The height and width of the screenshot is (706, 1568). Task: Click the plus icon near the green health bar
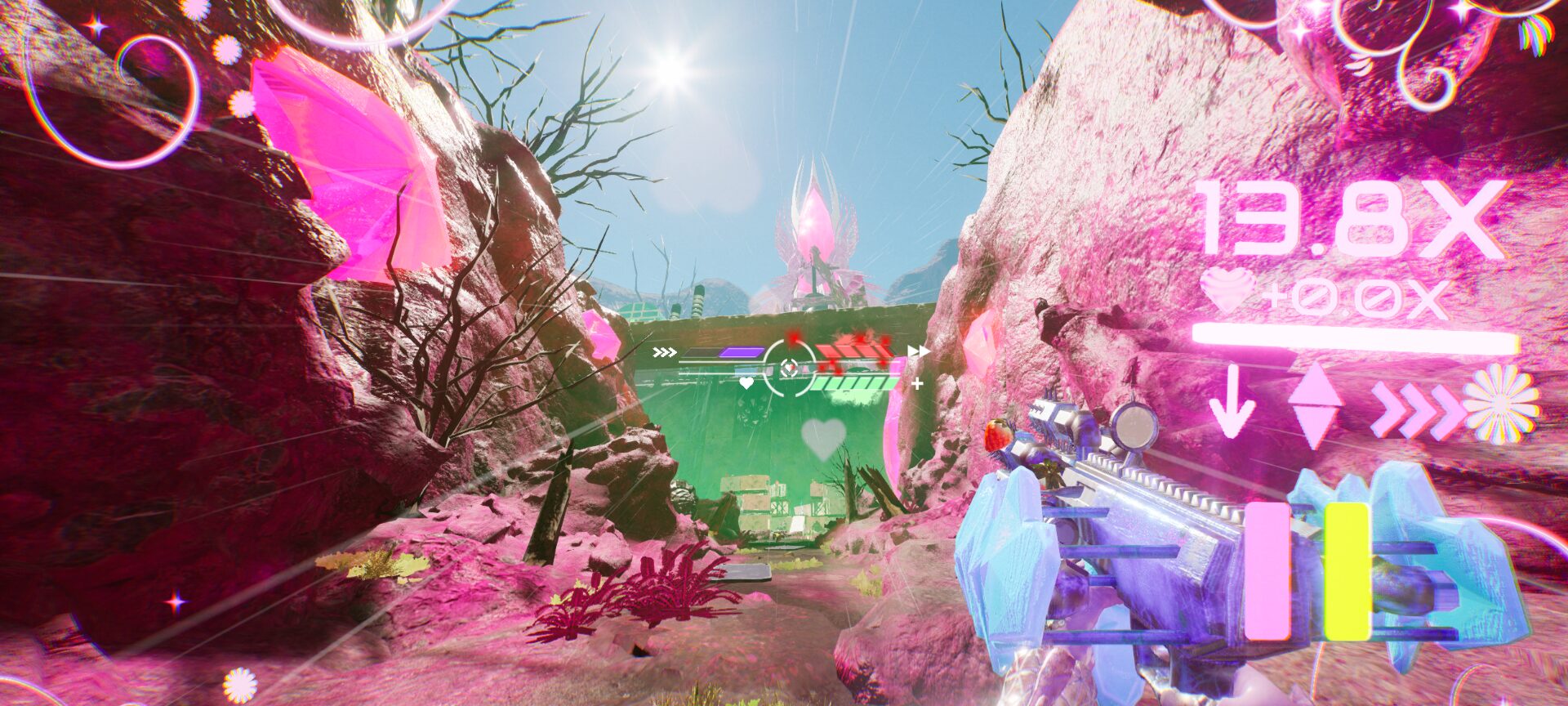pyautogui.click(x=916, y=384)
